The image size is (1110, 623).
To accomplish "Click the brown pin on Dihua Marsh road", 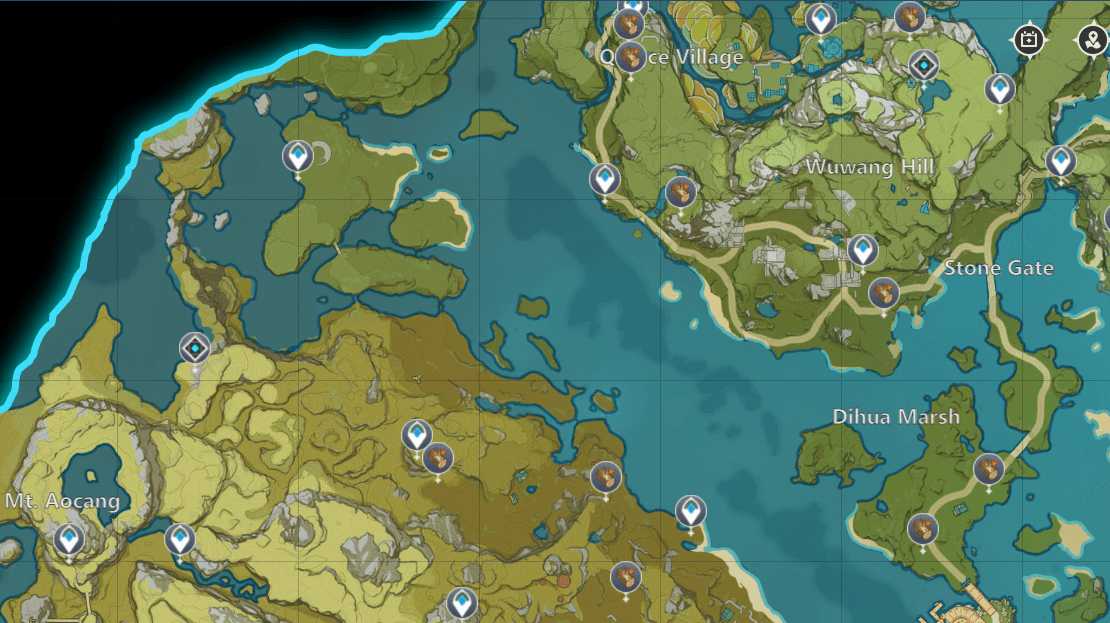I will point(989,468).
